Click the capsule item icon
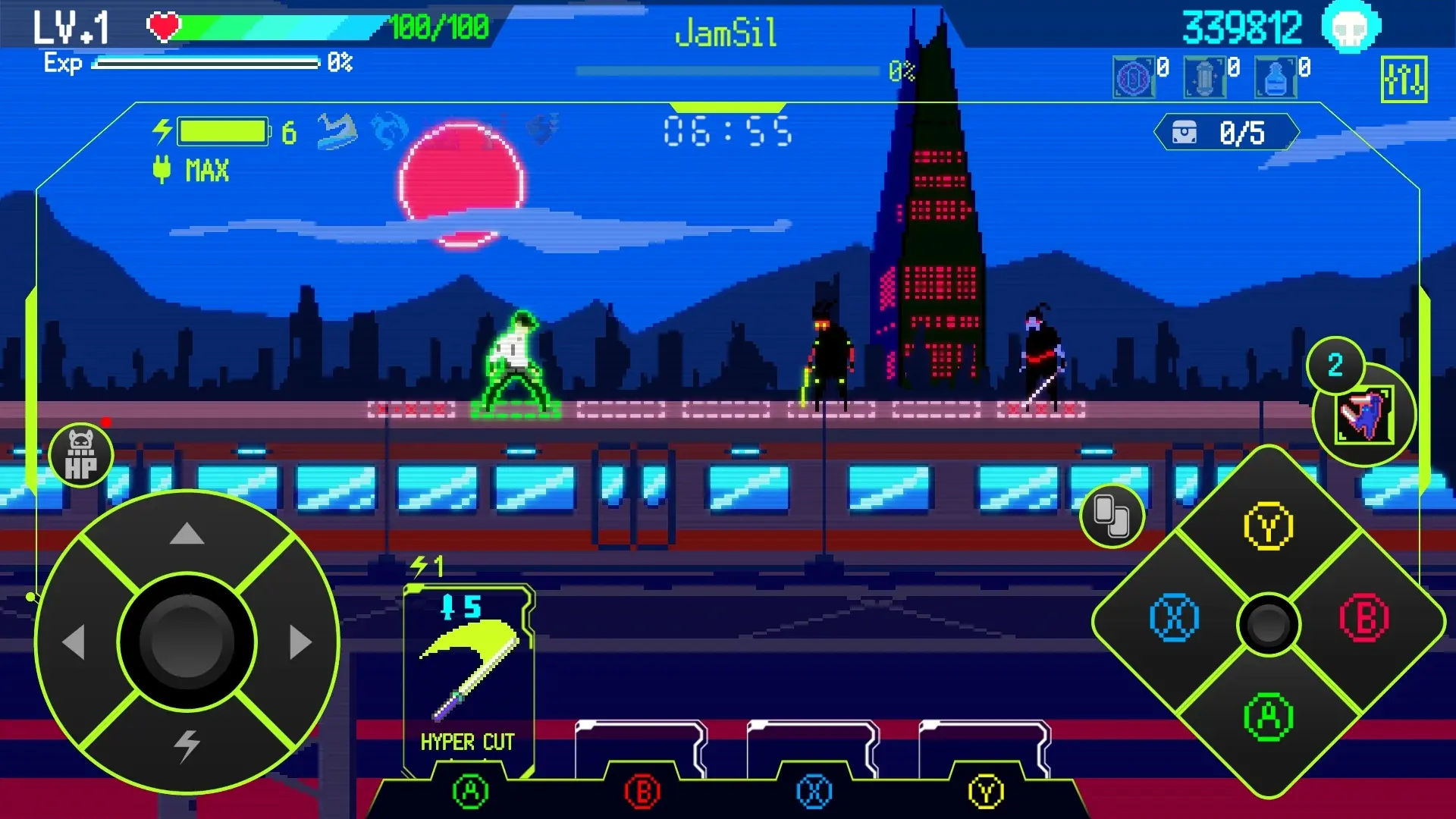This screenshot has width=1456, height=819. pyautogui.click(x=1207, y=76)
